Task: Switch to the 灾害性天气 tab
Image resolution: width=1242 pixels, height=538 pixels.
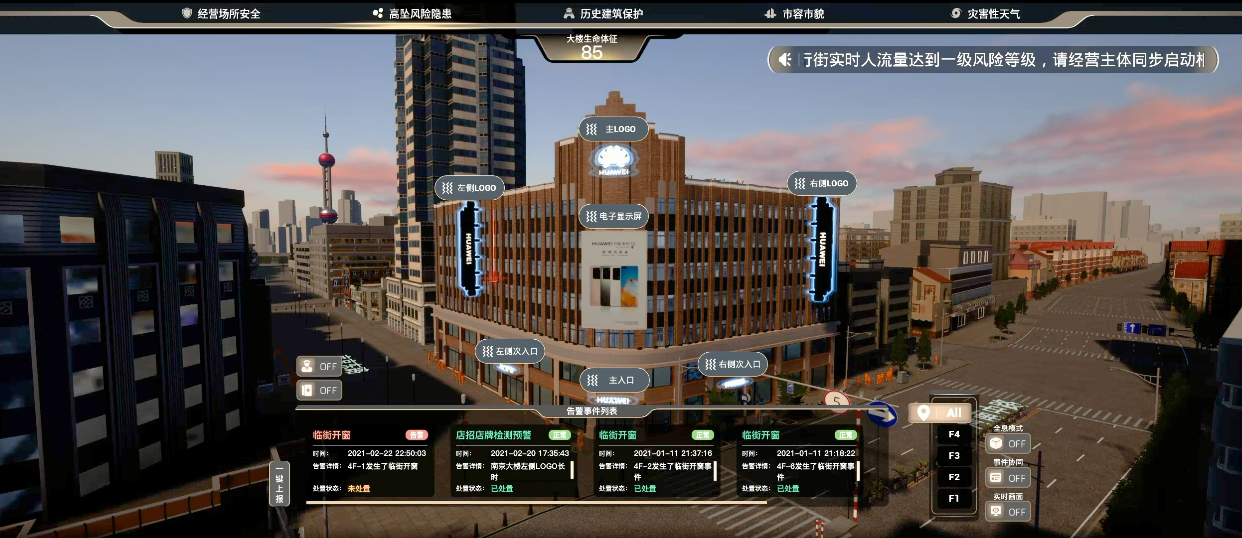Action: pyautogui.click(x=986, y=14)
